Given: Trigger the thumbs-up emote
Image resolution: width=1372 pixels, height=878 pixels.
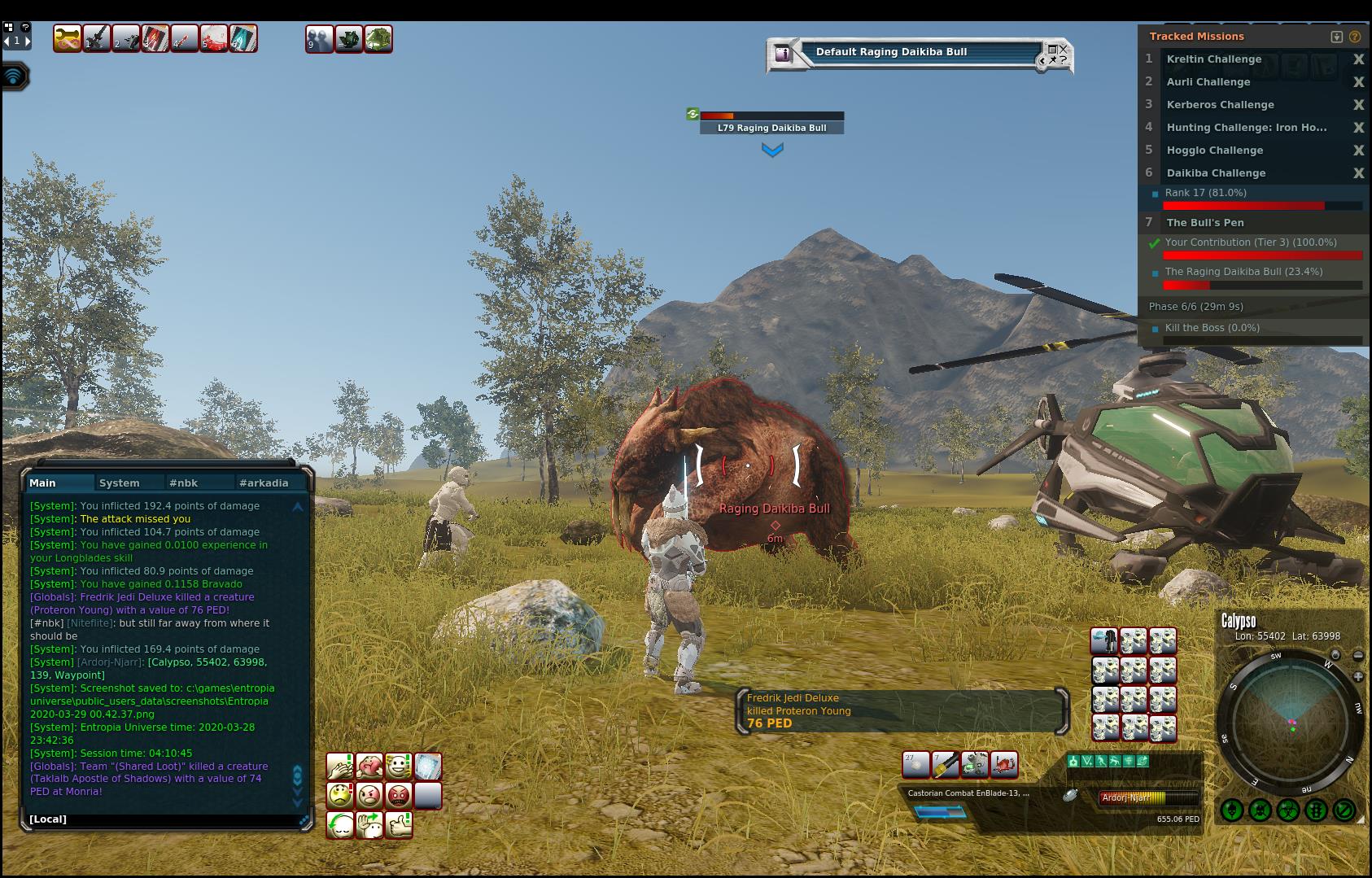Looking at the screenshot, I should pos(399,825).
